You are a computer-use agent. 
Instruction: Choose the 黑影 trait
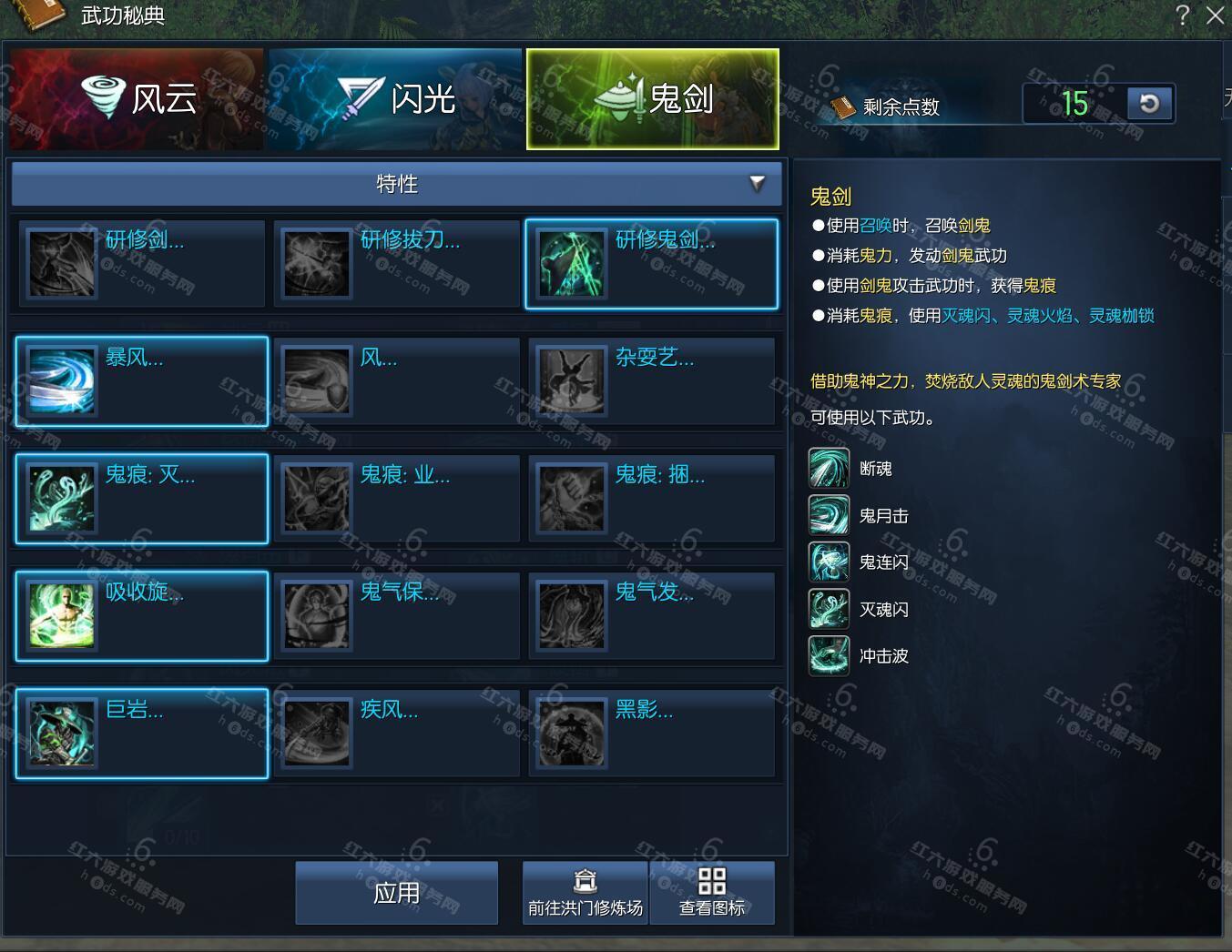tap(651, 734)
